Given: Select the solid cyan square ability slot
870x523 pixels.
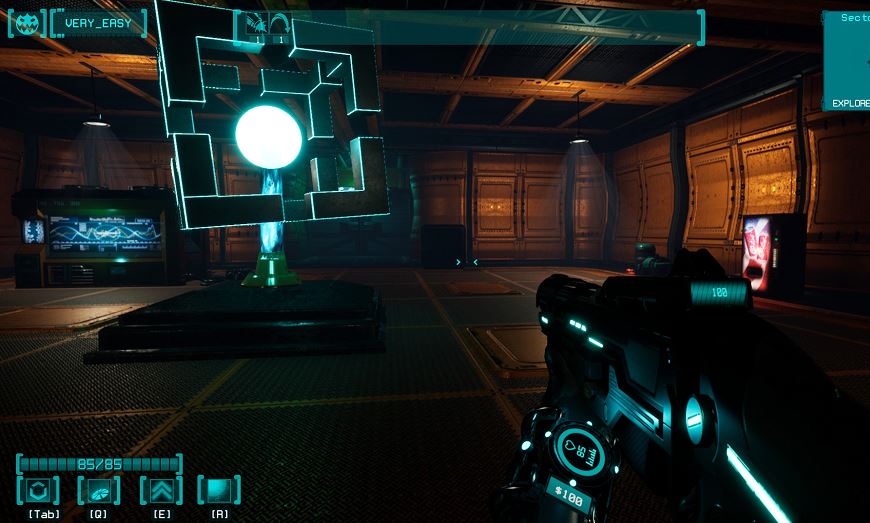Looking at the screenshot, I should [219, 490].
